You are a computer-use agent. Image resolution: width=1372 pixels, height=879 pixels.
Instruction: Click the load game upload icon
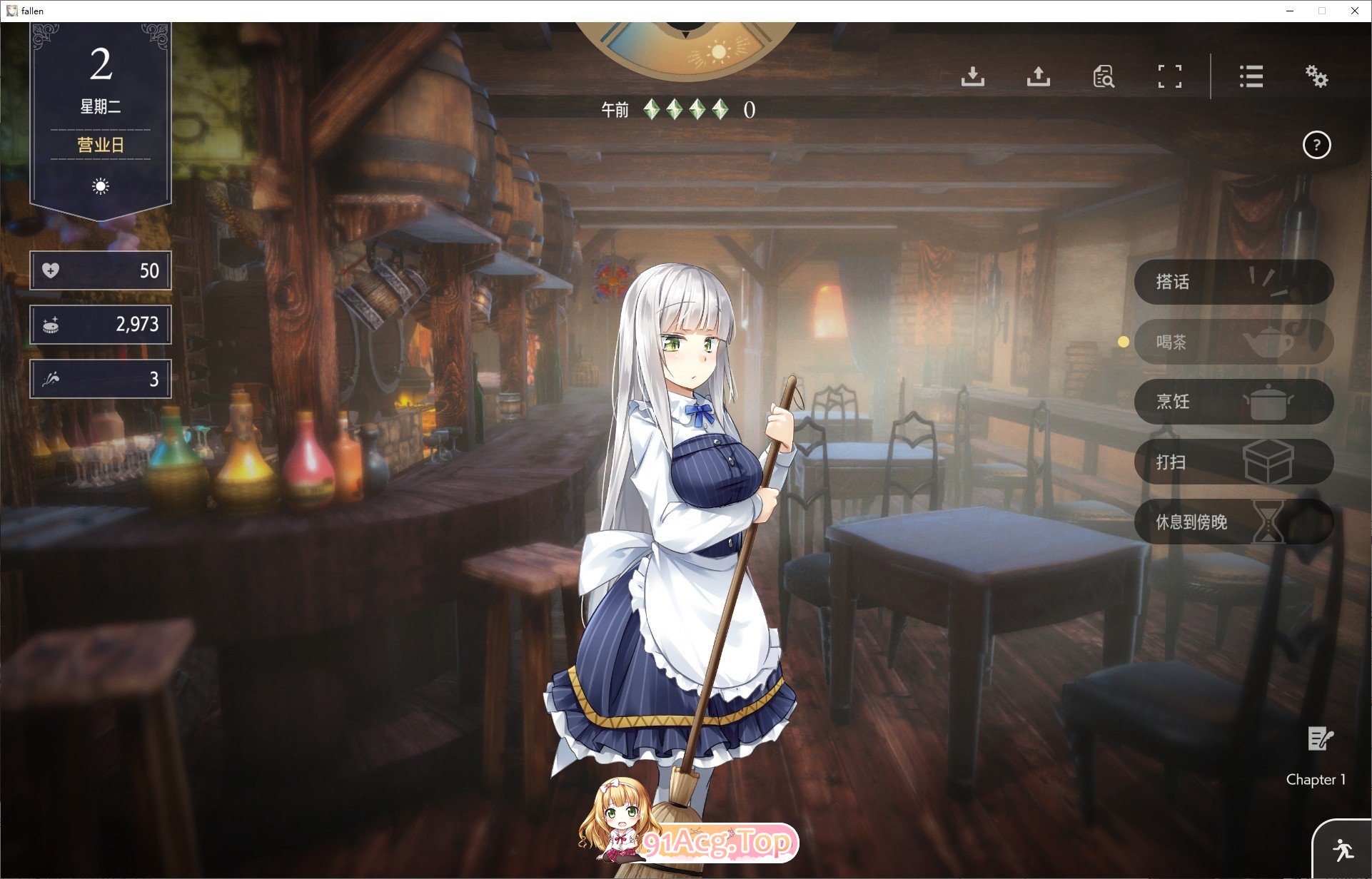[1039, 77]
